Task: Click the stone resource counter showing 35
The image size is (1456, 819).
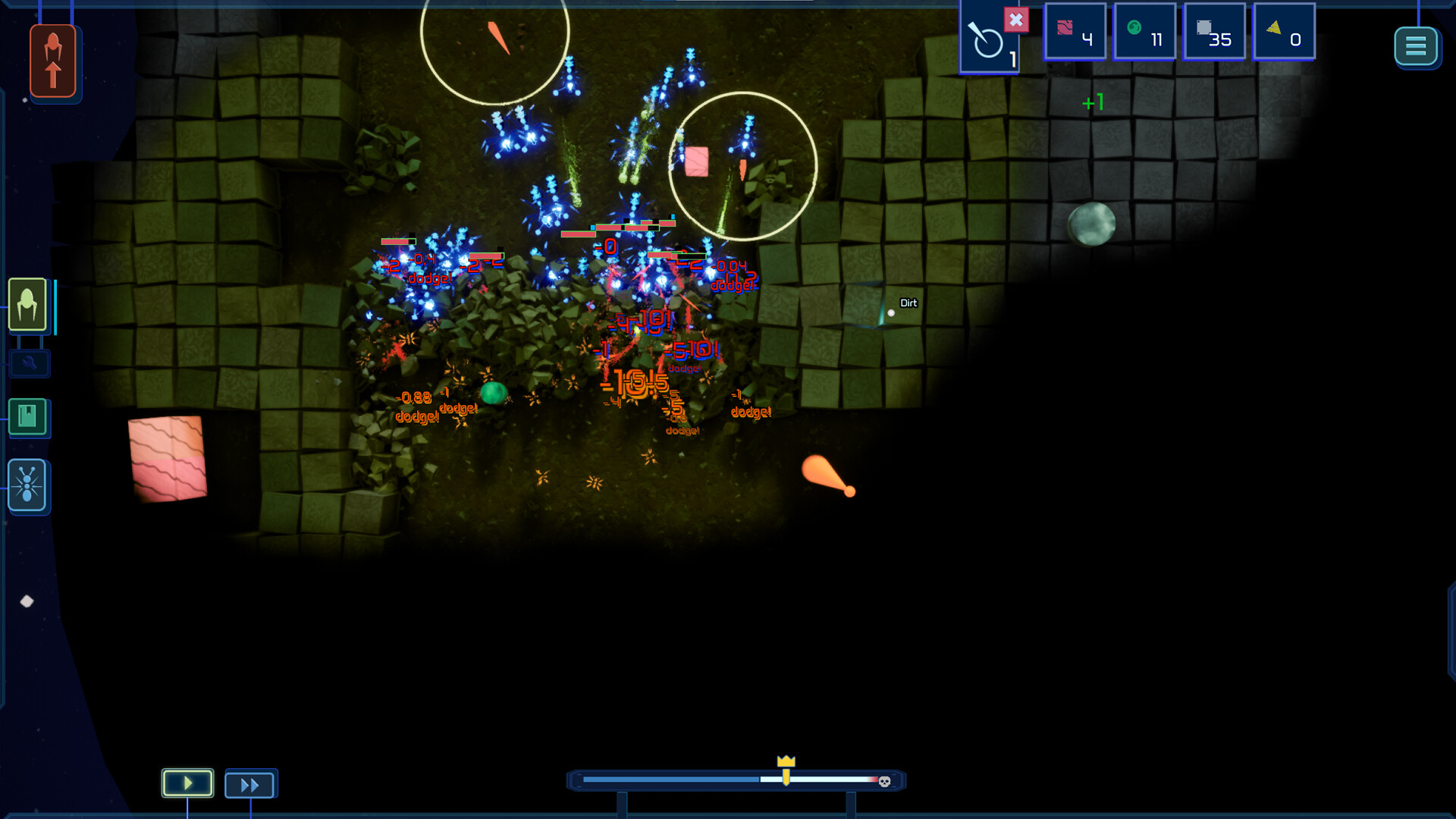Action: [x=1215, y=32]
